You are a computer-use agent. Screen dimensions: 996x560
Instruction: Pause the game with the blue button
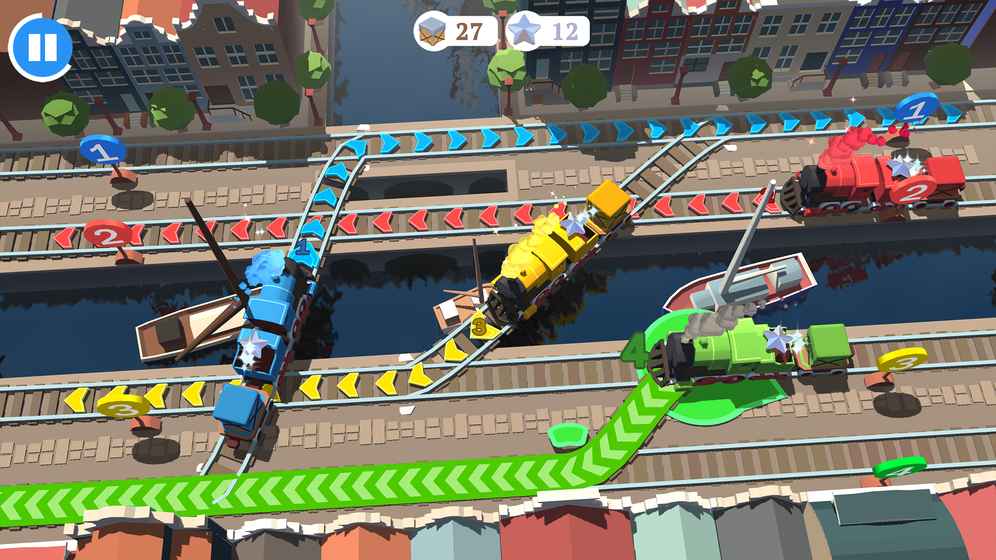pos(41,47)
